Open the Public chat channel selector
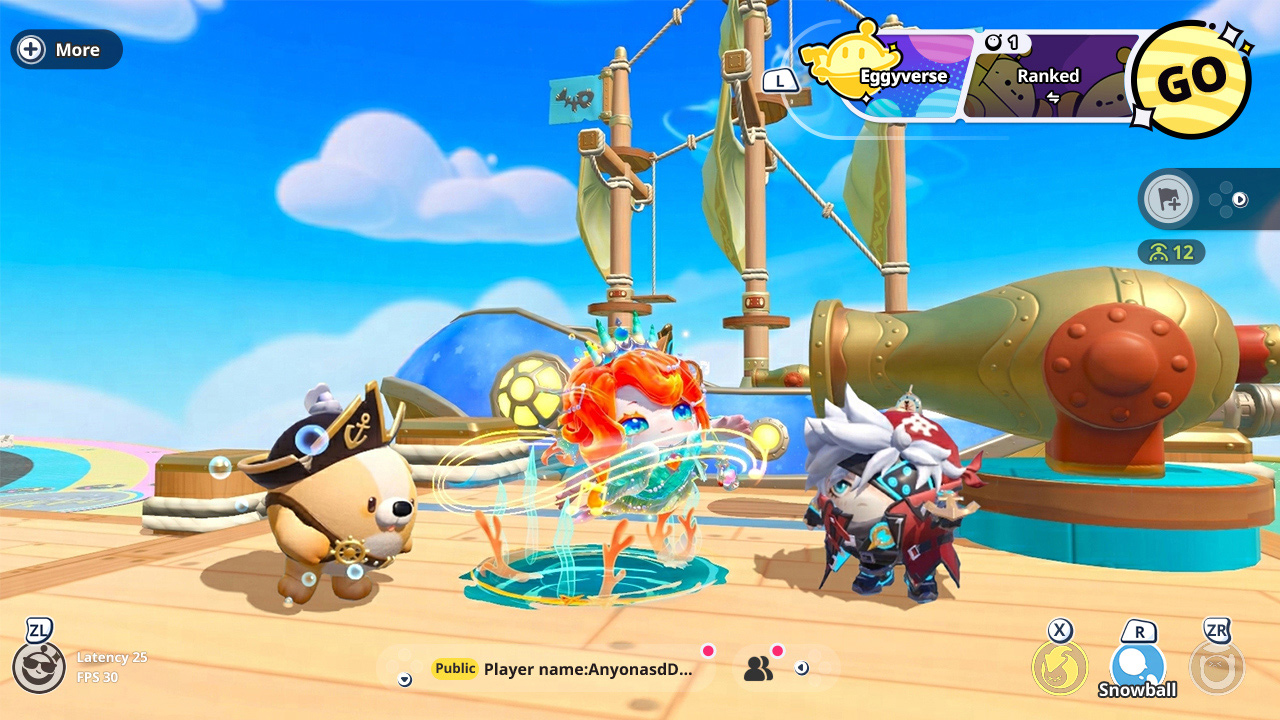This screenshot has height=720, width=1280. coord(454,666)
